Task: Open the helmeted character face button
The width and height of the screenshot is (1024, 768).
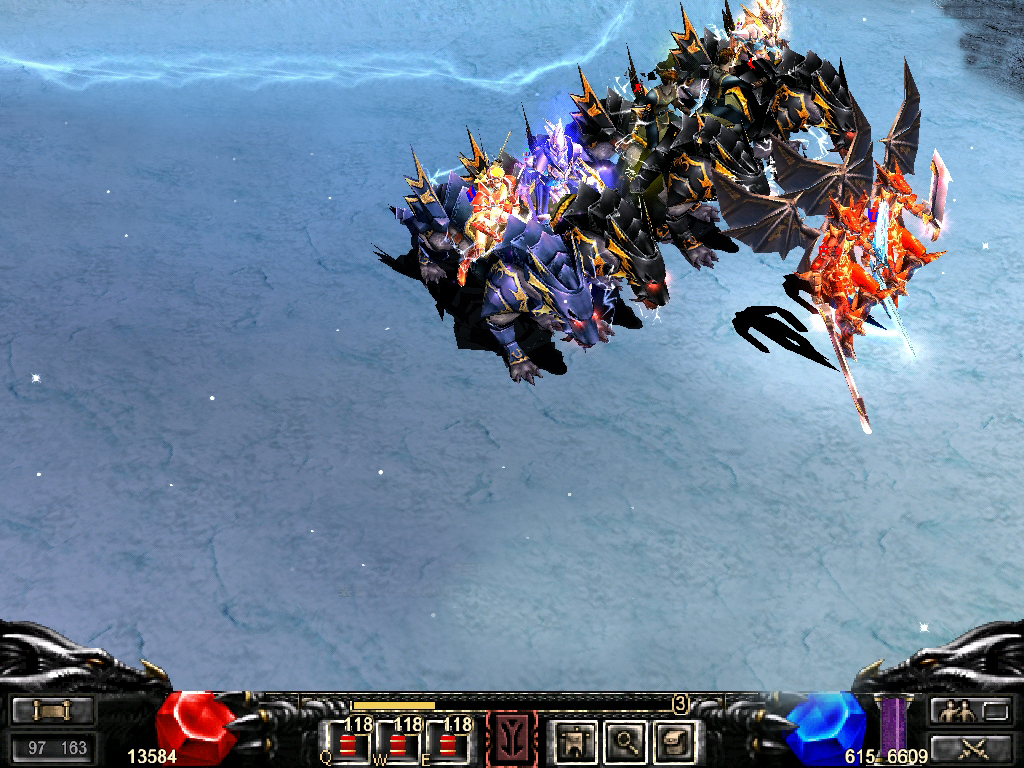Action: pos(673,741)
